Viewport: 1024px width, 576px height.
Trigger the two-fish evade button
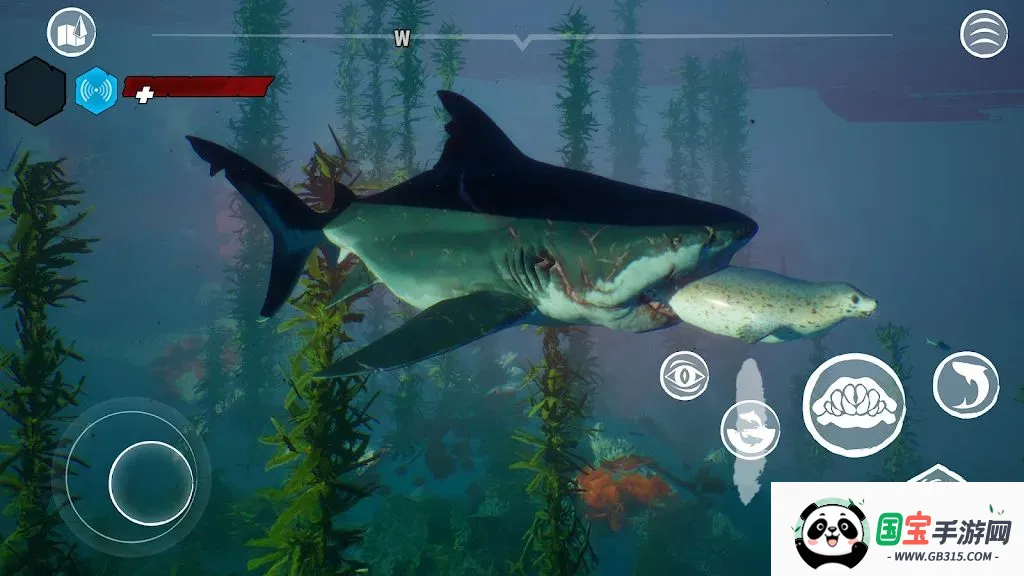(x=750, y=430)
